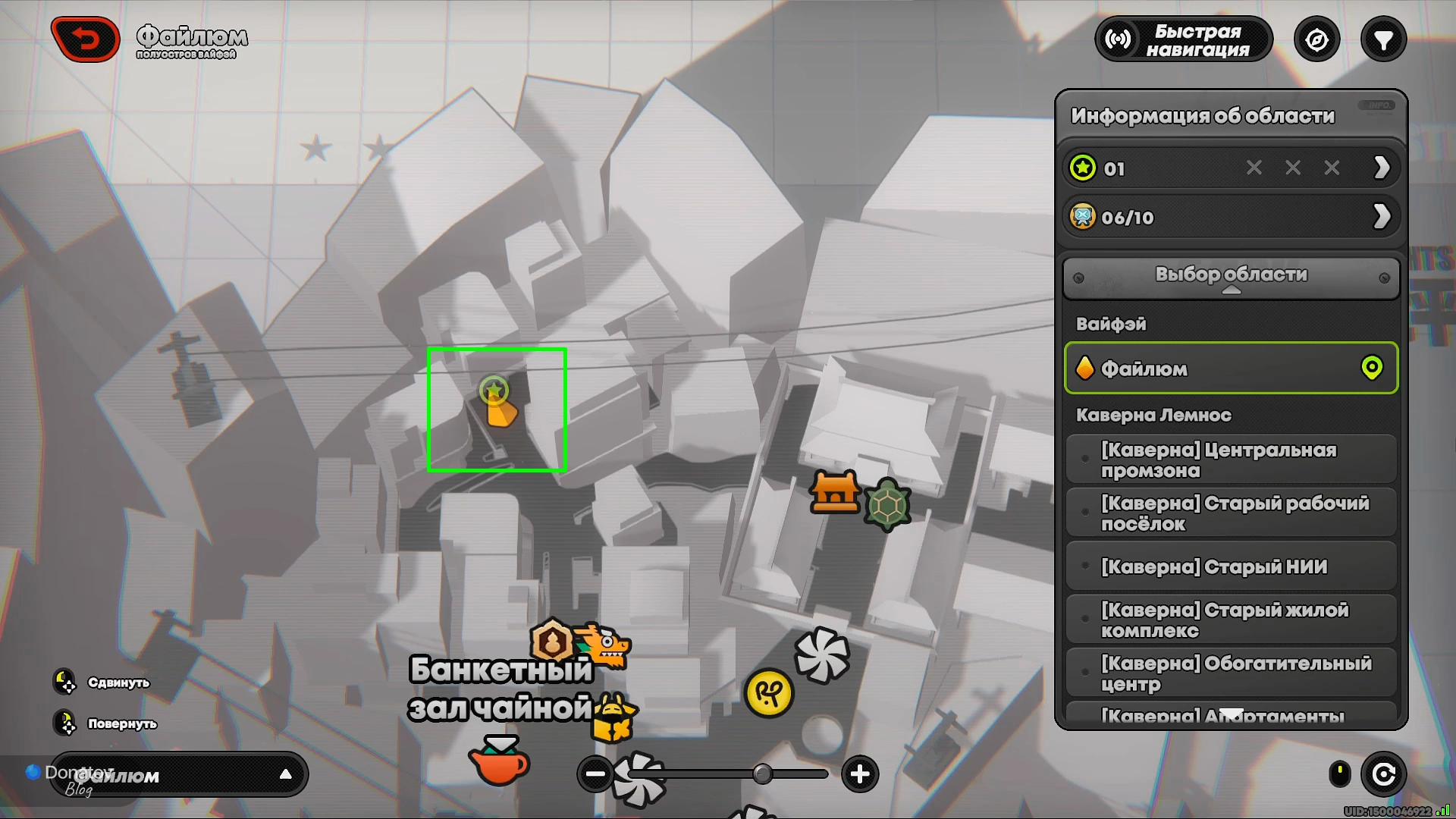Viewport: 1456px width, 819px height.
Task: Click the reset view circular arrow button
Action: click(x=1383, y=774)
